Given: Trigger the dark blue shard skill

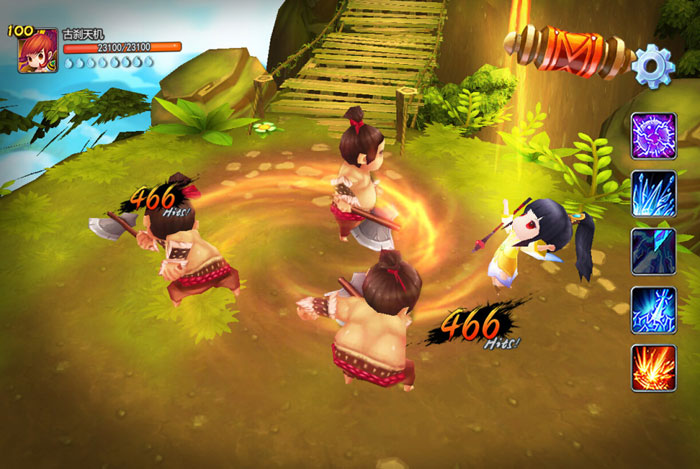Looking at the screenshot, I should click(653, 251).
